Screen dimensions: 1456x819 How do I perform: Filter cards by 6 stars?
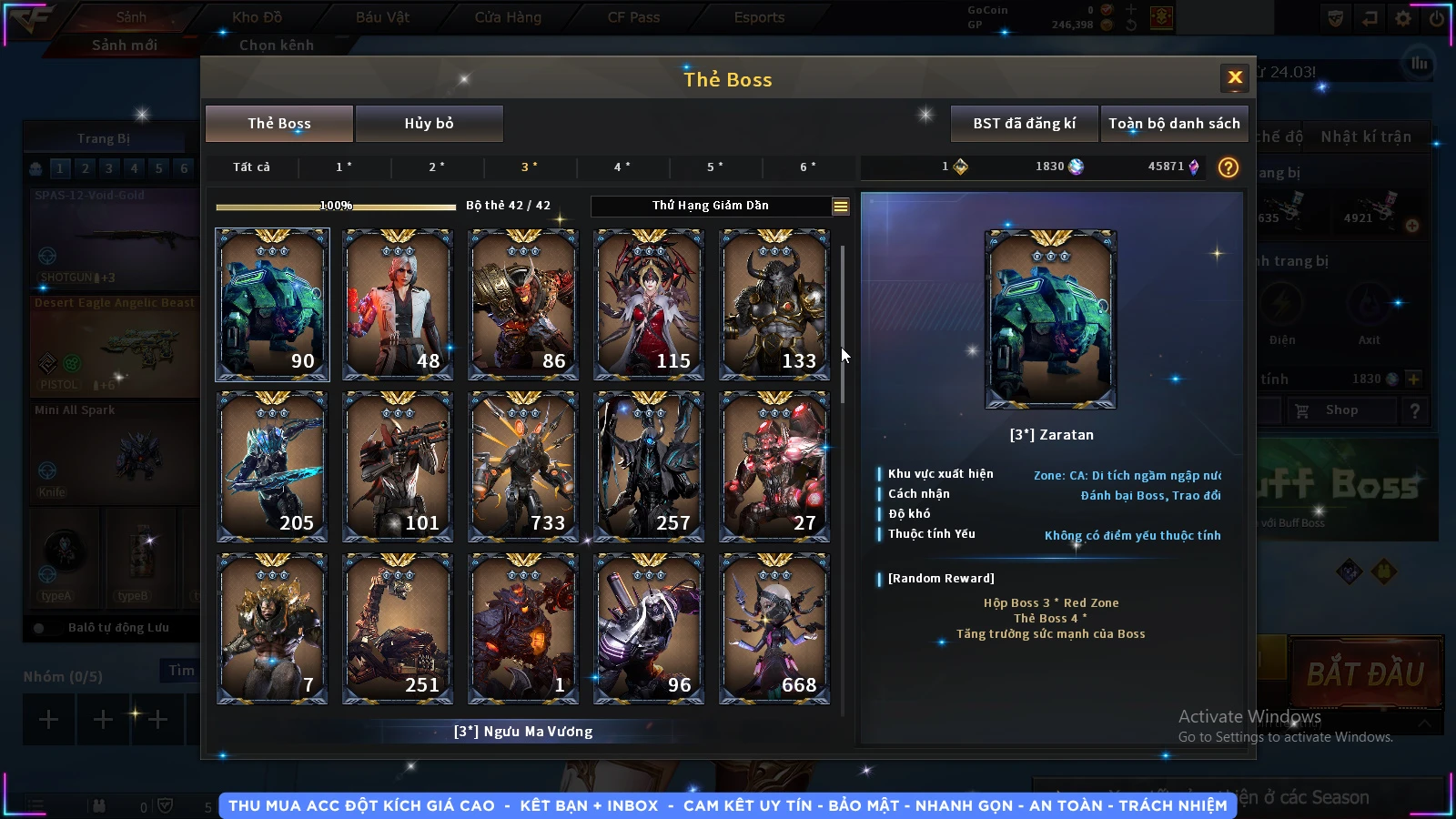point(808,167)
